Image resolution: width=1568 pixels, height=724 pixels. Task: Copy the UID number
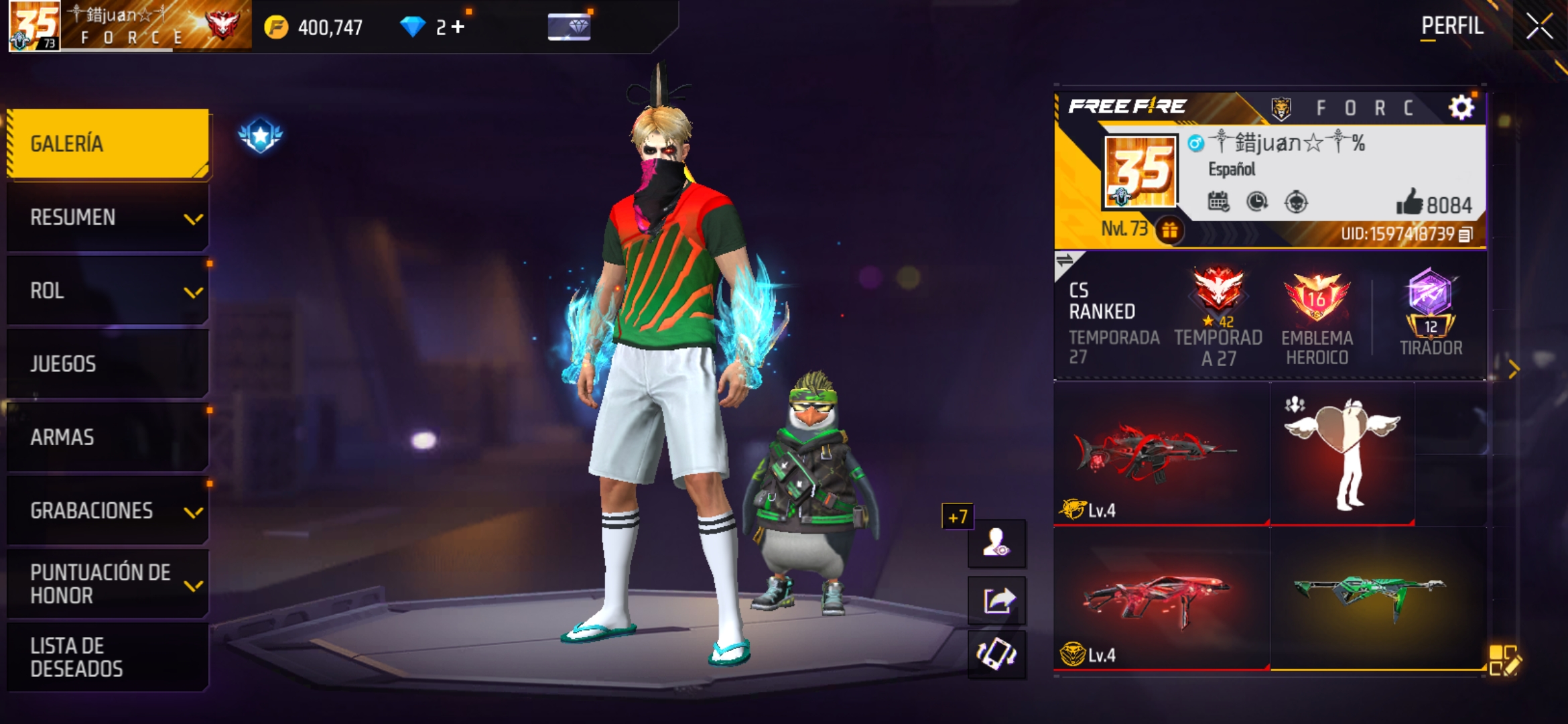(x=1465, y=235)
